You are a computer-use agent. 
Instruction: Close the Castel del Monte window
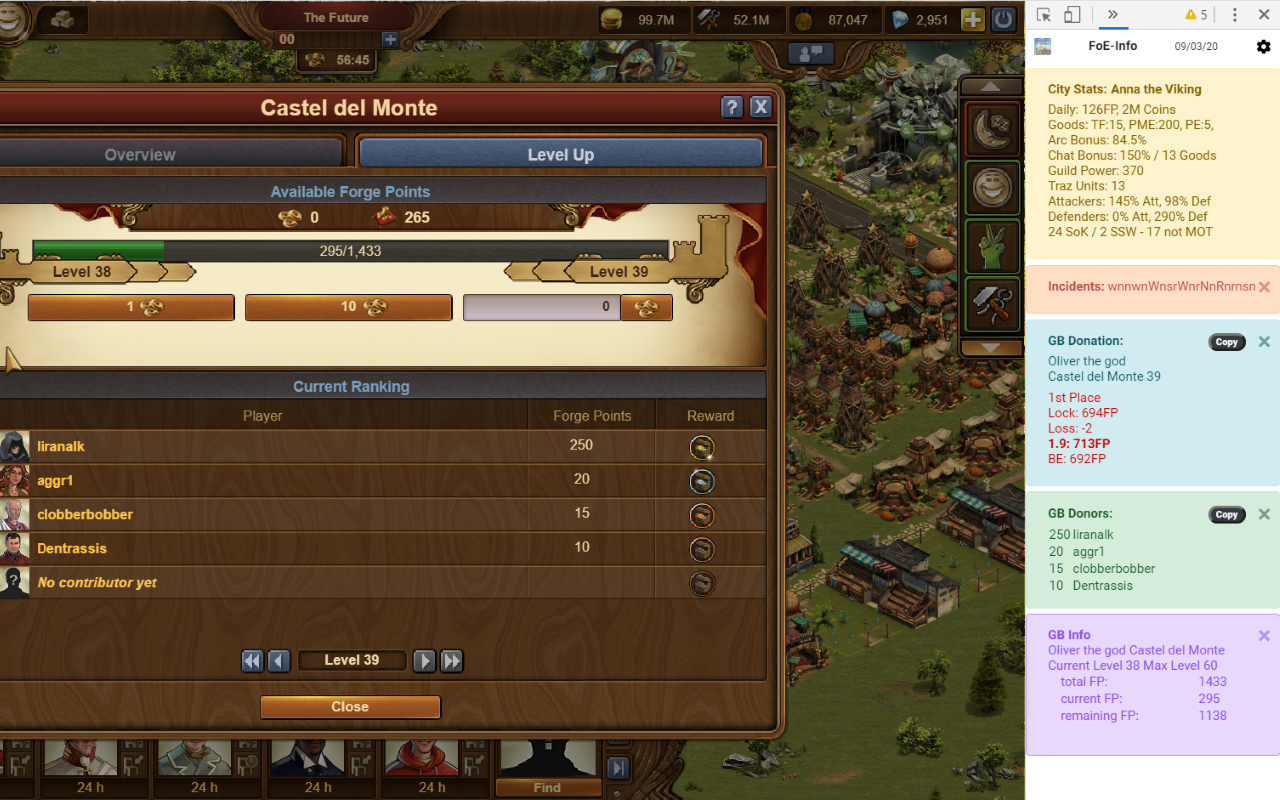pyautogui.click(x=760, y=108)
